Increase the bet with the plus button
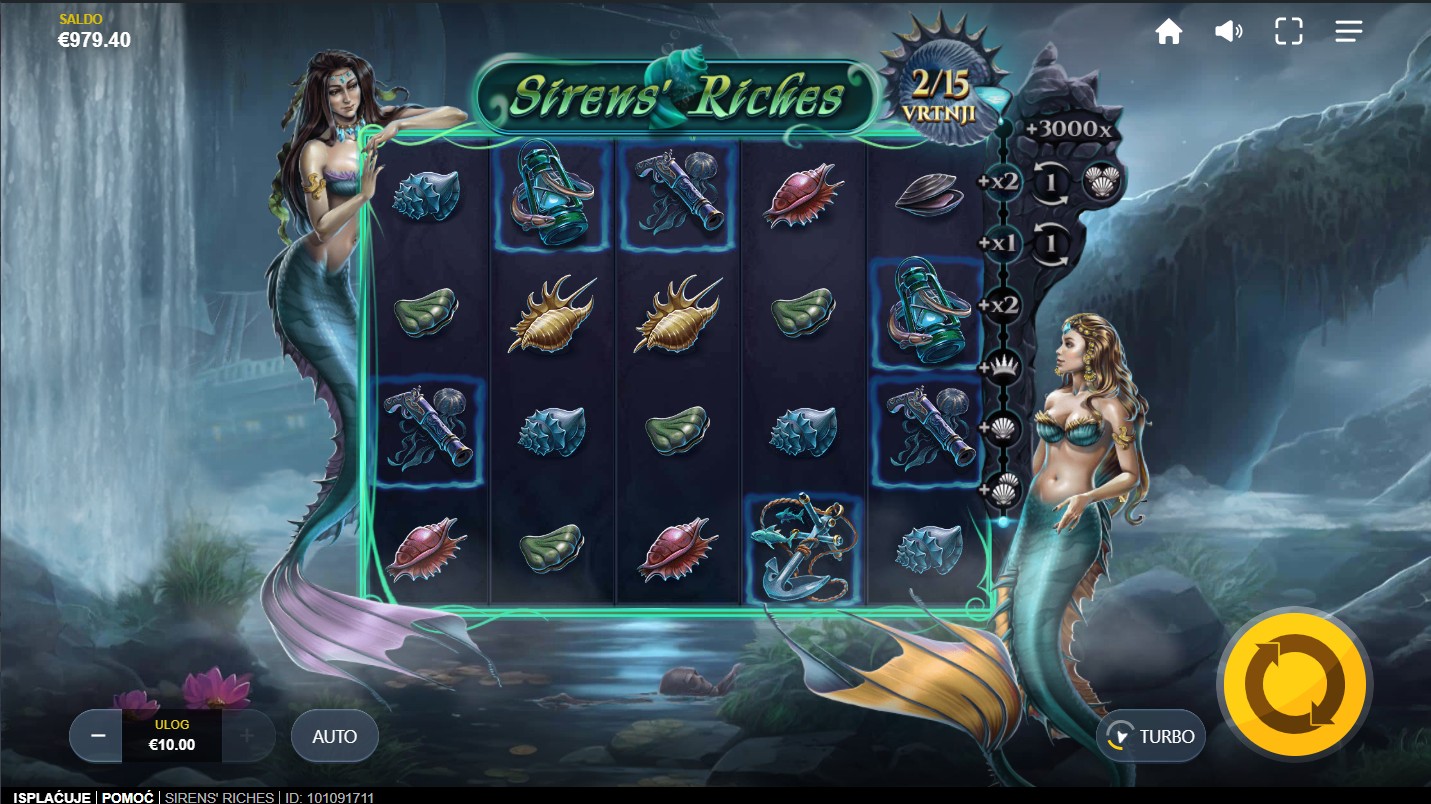 point(247,736)
